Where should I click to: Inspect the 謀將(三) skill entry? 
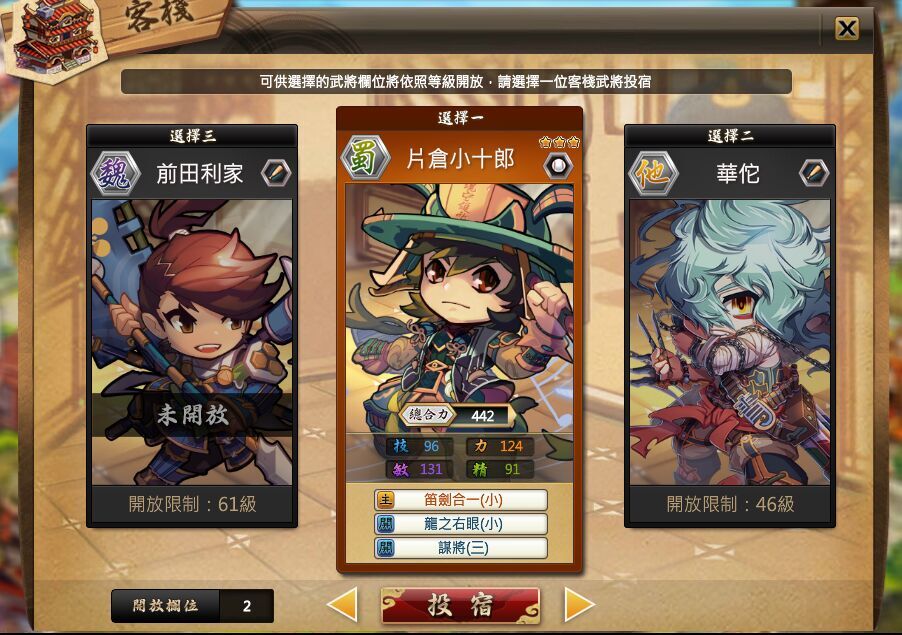pyautogui.click(x=461, y=548)
